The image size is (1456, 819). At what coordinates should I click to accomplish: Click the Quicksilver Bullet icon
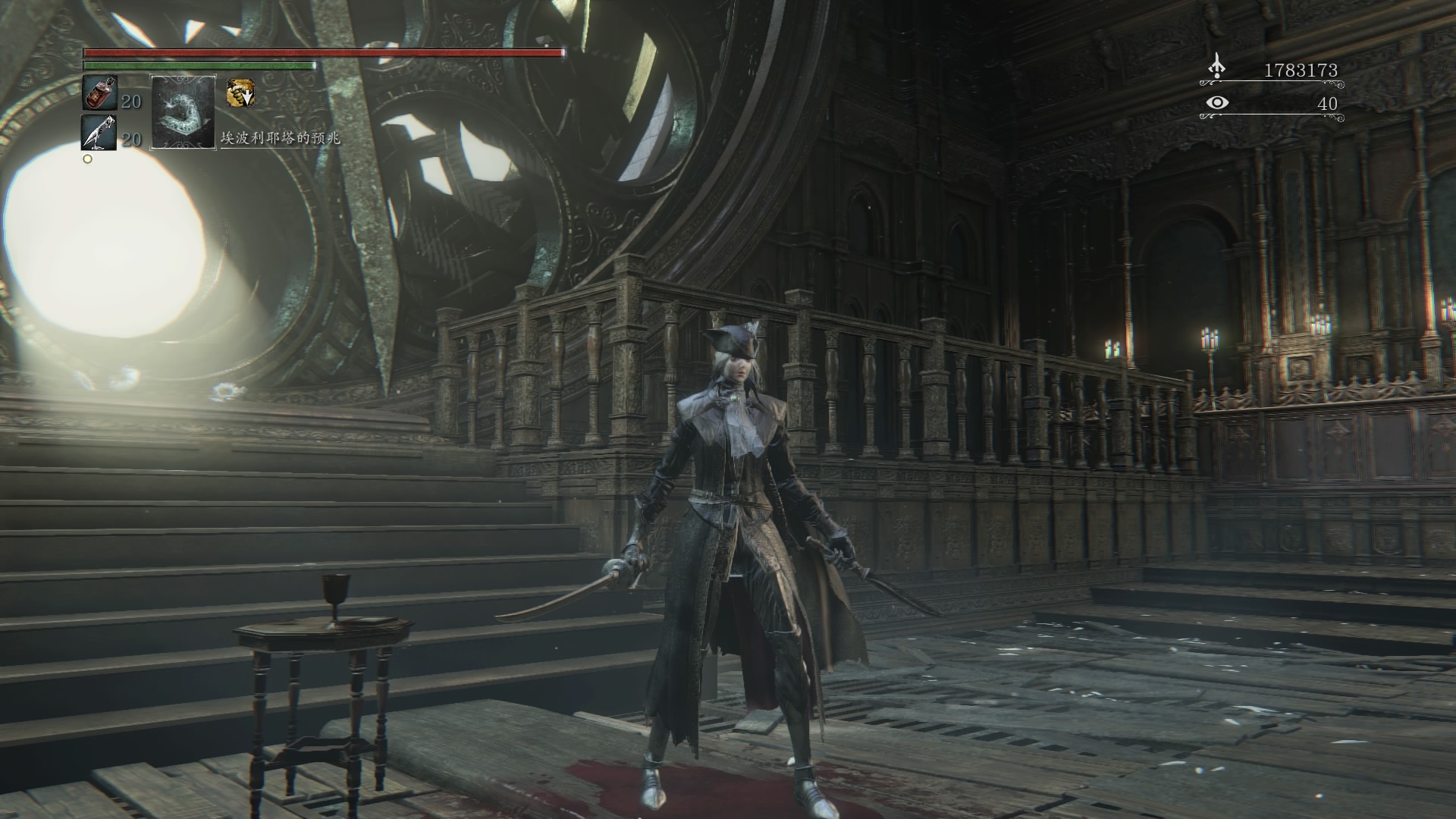click(99, 133)
